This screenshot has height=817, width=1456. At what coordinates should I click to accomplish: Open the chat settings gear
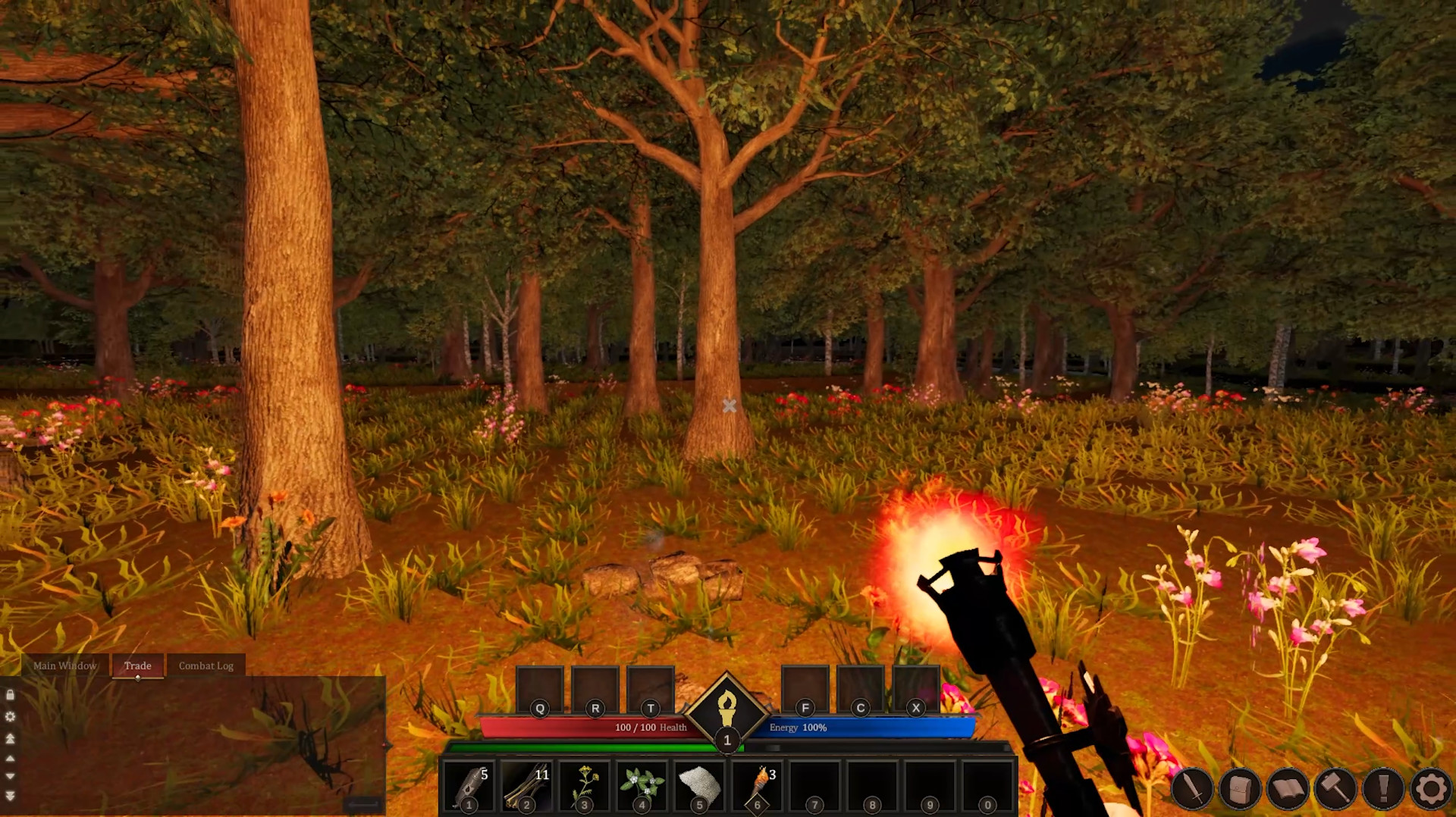pos(10,716)
